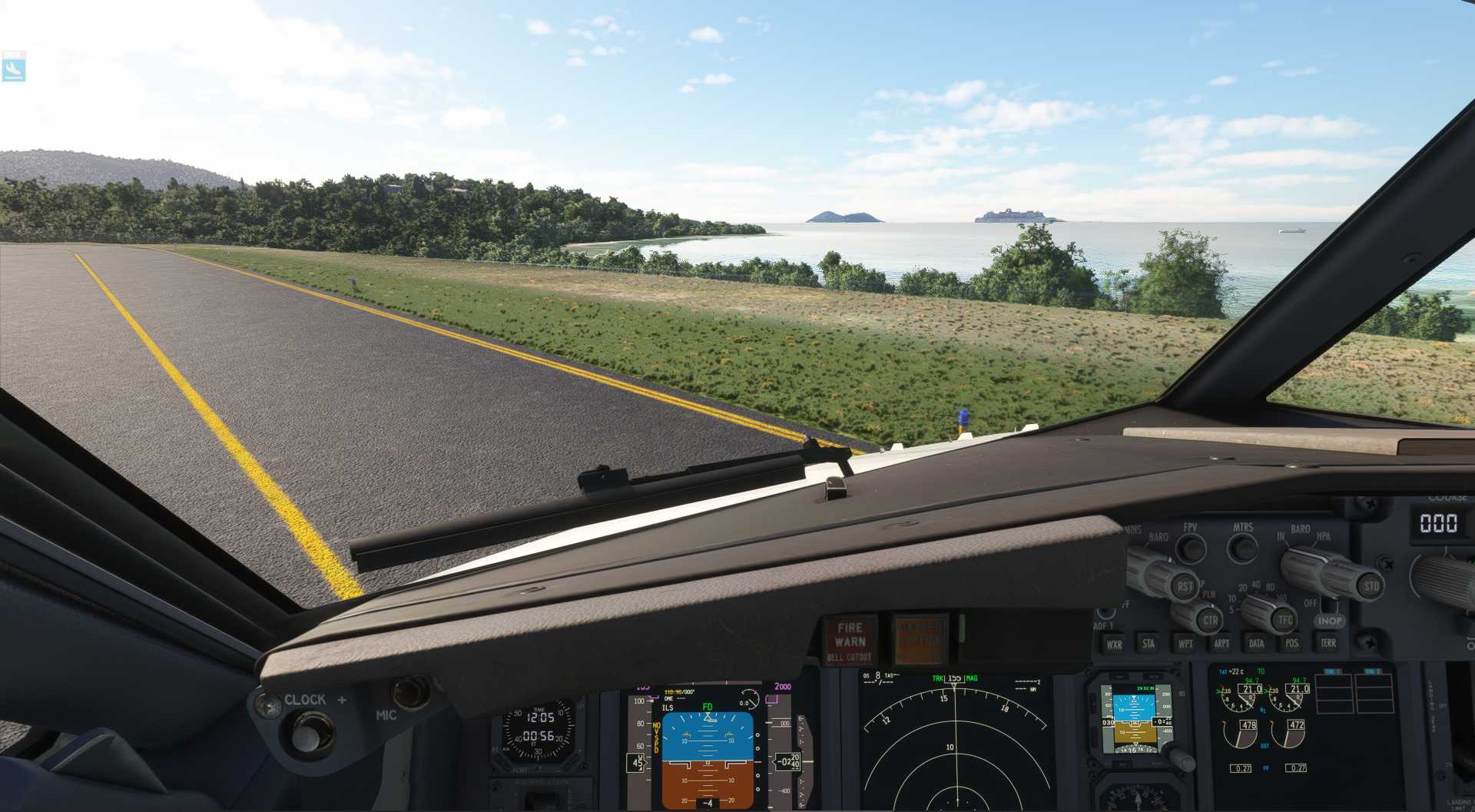Reset the amber master caution light
This screenshot has height=812, width=1475.
click(x=920, y=639)
